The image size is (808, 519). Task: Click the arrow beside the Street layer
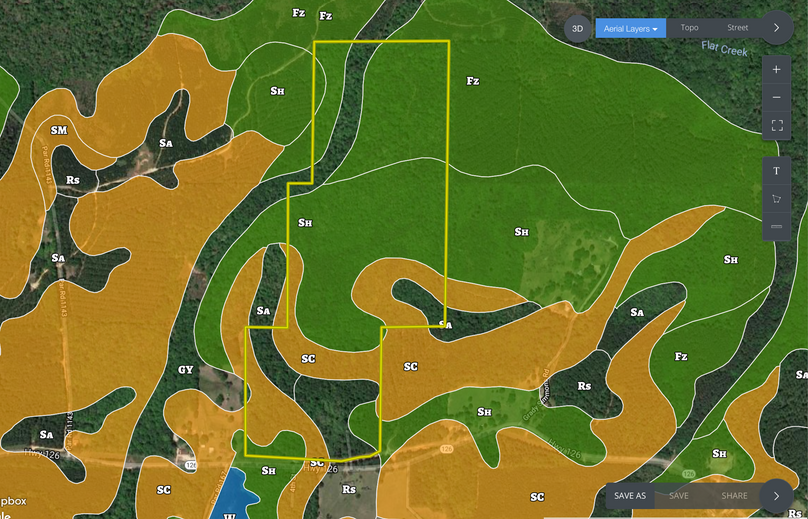pyautogui.click(x=777, y=28)
